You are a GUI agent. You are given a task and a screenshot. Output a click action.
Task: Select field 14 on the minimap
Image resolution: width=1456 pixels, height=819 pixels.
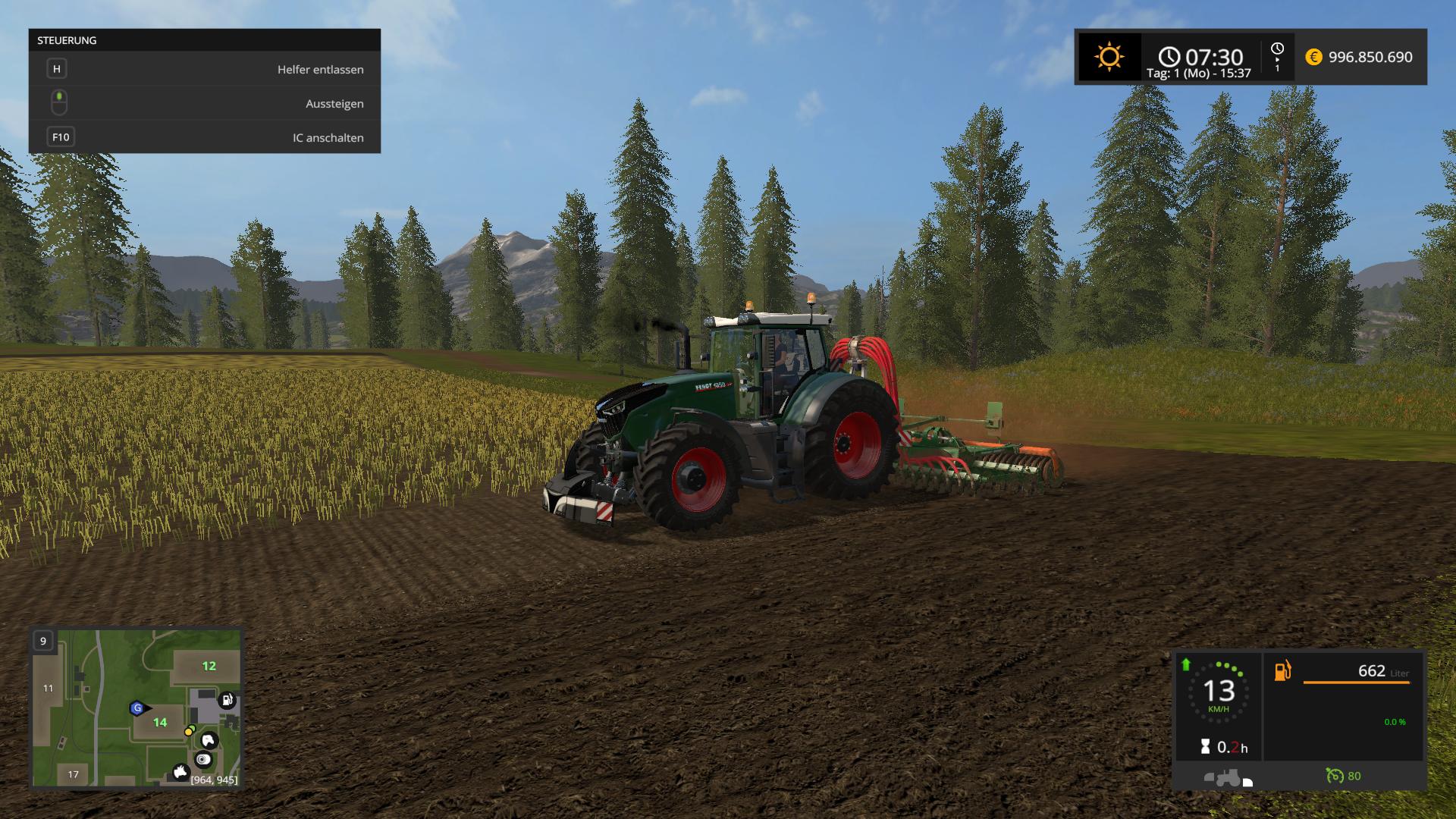point(160,722)
